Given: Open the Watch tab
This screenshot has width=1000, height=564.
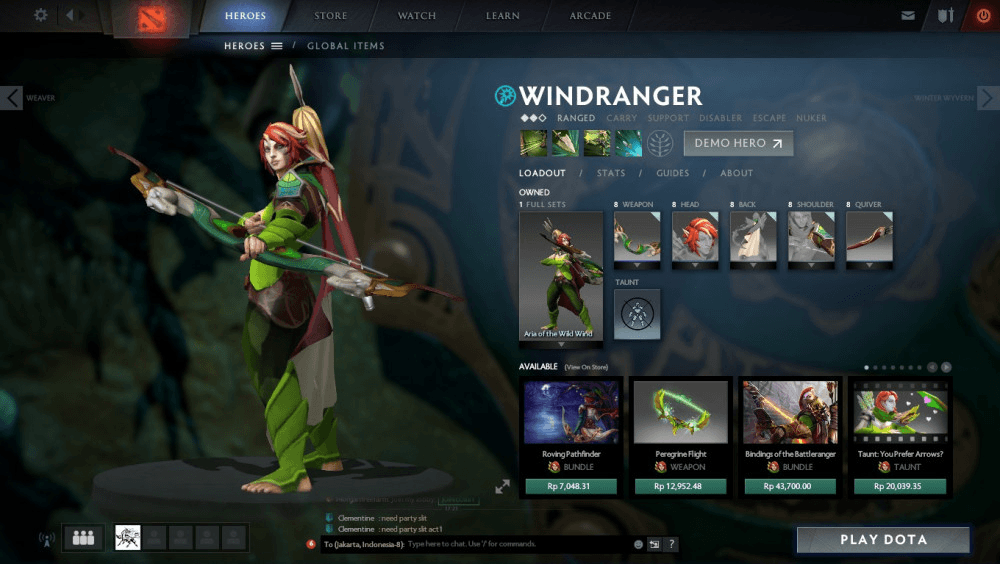Looking at the screenshot, I should [417, 16].
